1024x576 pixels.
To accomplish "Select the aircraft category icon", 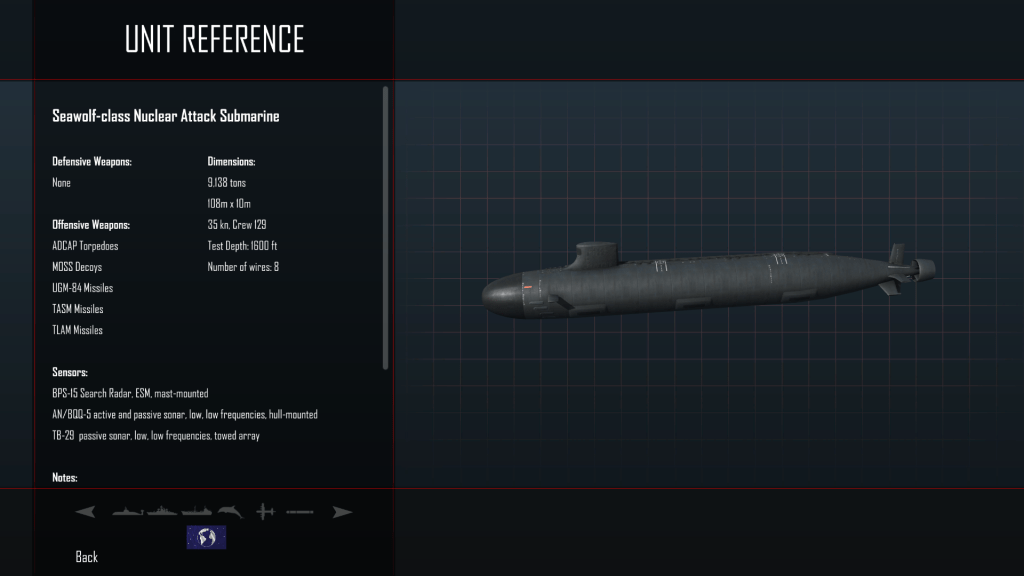I will [265, 512].
